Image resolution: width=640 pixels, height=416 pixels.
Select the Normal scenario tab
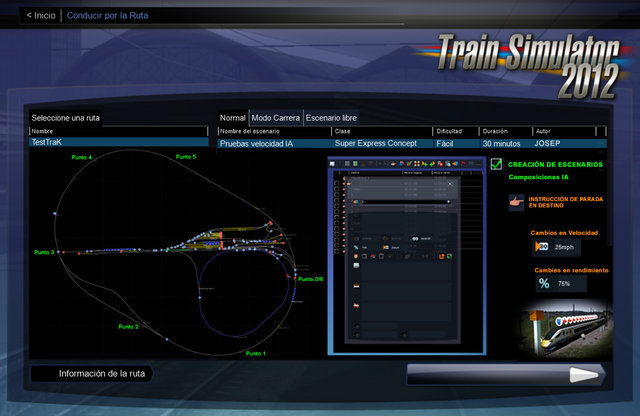[233, 117]
